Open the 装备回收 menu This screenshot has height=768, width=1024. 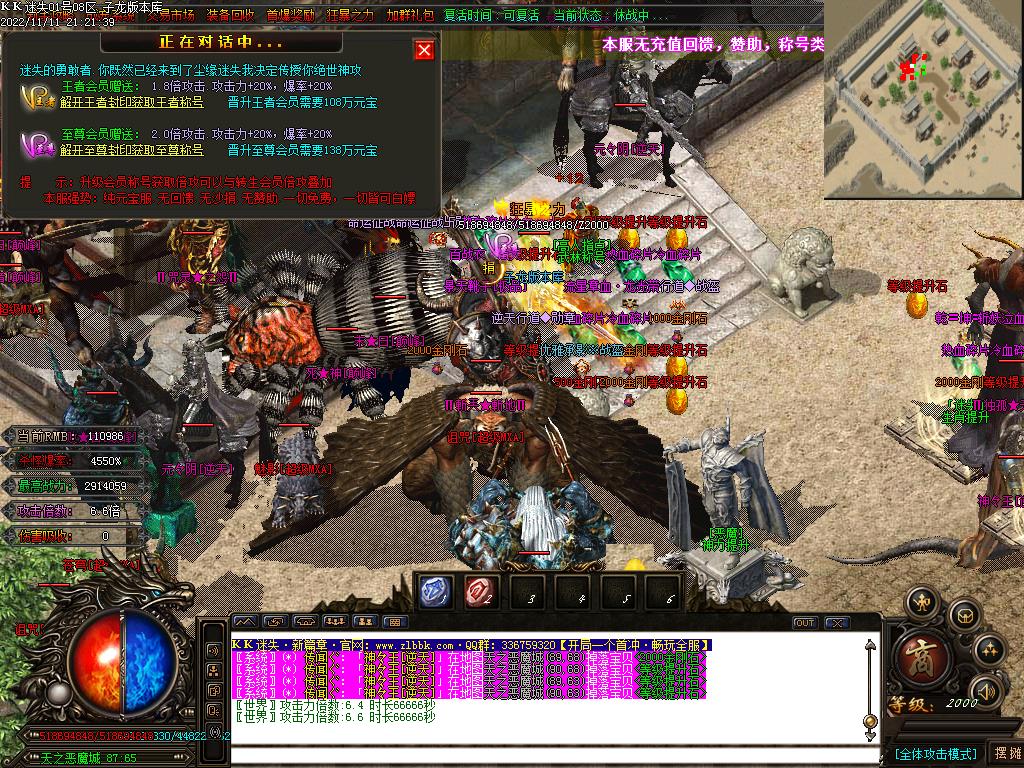click(x=230, y=15)
